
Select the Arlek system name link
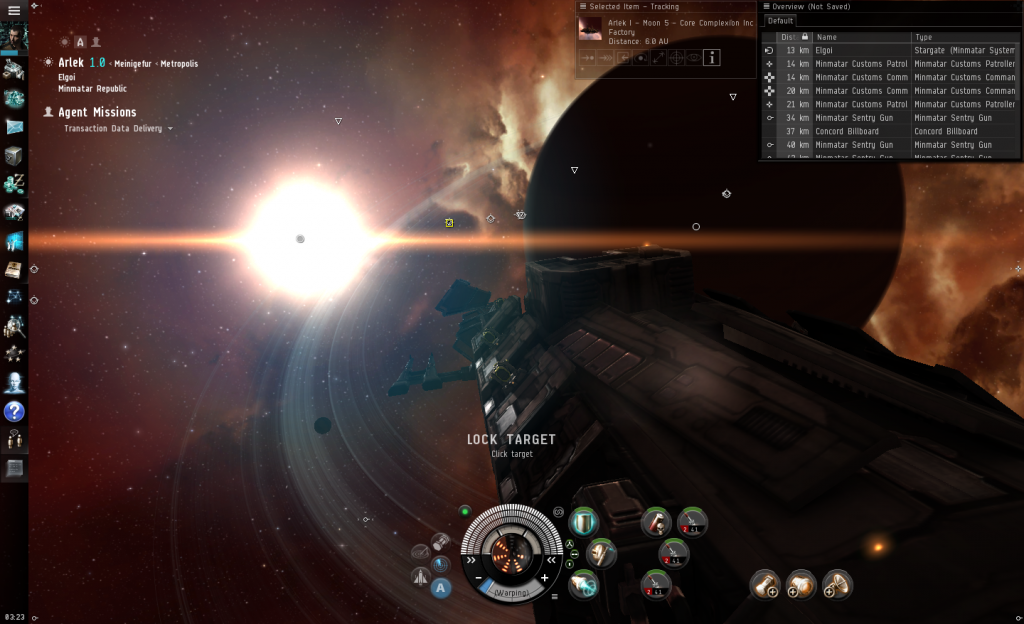pyautogui.click(x=71, y=62)
